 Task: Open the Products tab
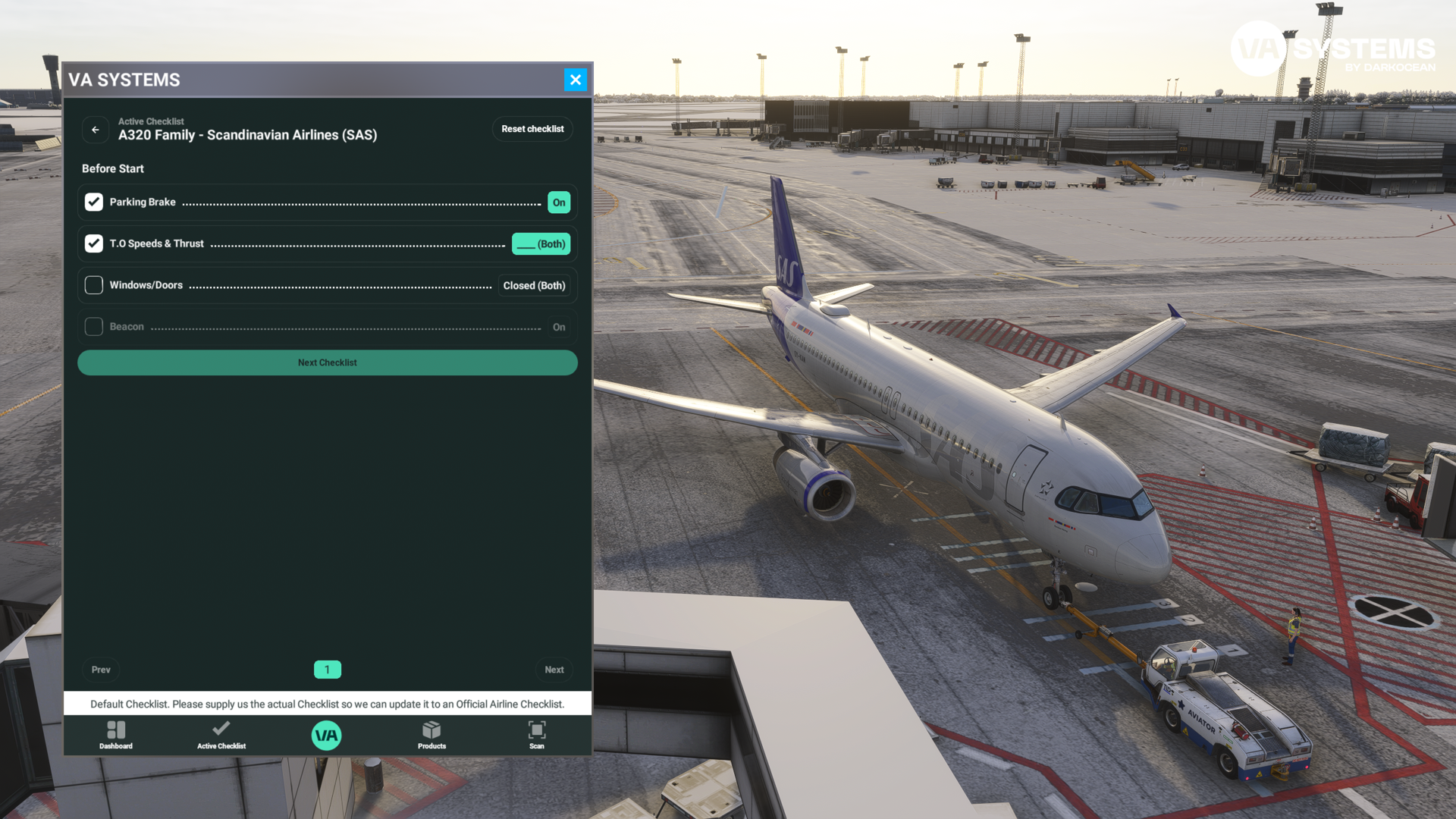point(431,735)
